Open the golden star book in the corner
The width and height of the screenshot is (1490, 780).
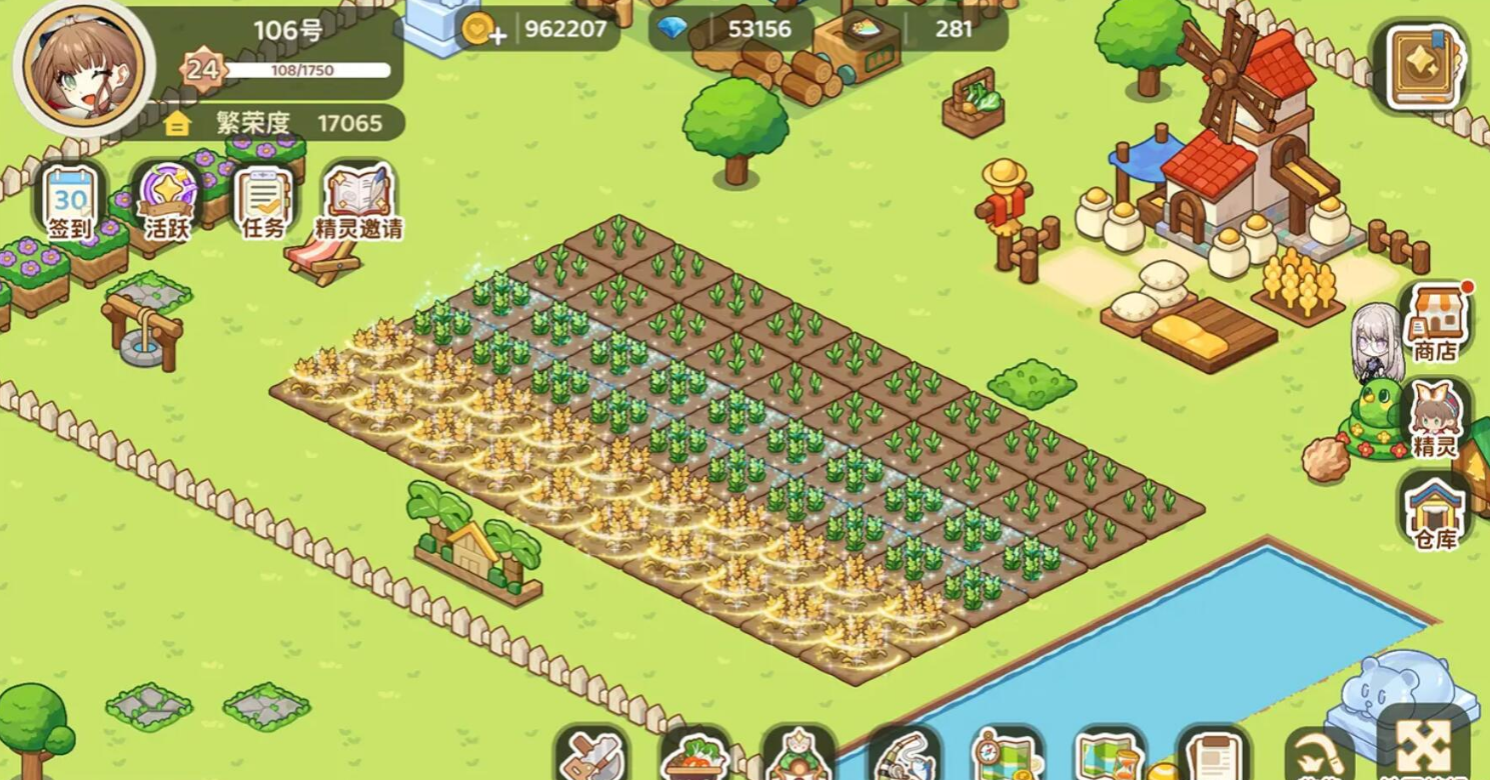[1426, 66]
